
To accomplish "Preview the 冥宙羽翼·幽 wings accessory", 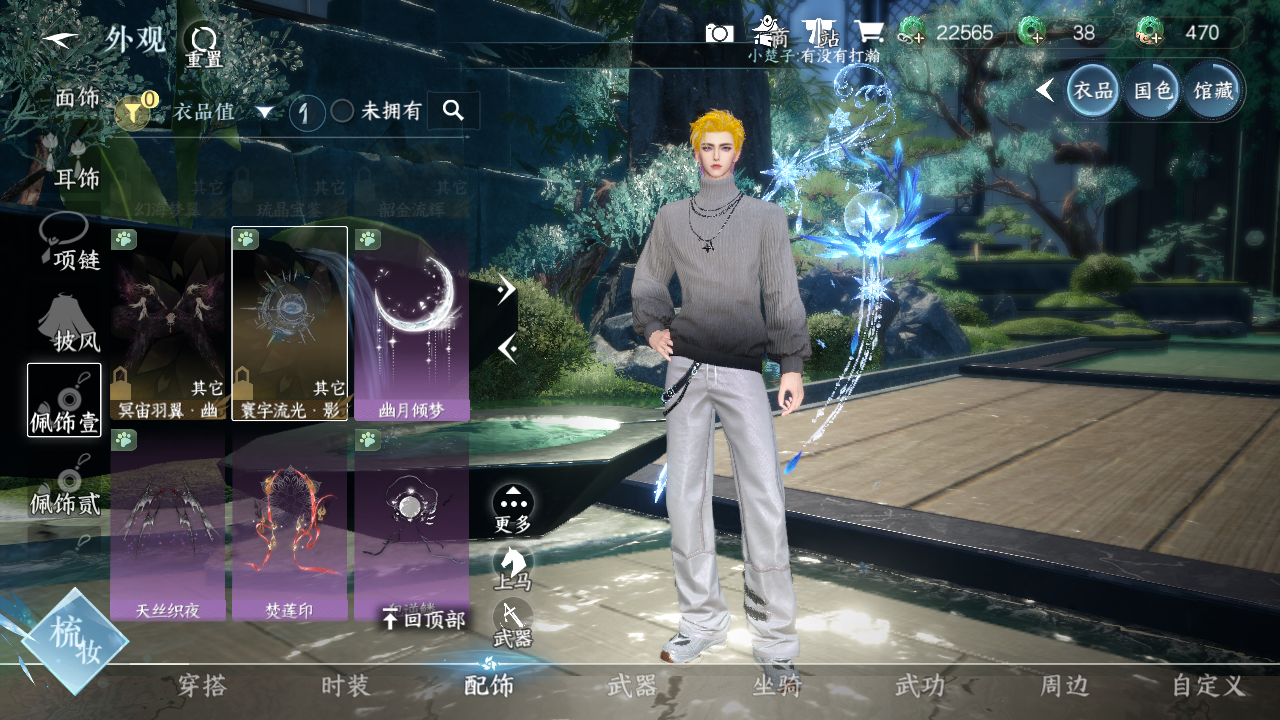I will pos(169,322).
